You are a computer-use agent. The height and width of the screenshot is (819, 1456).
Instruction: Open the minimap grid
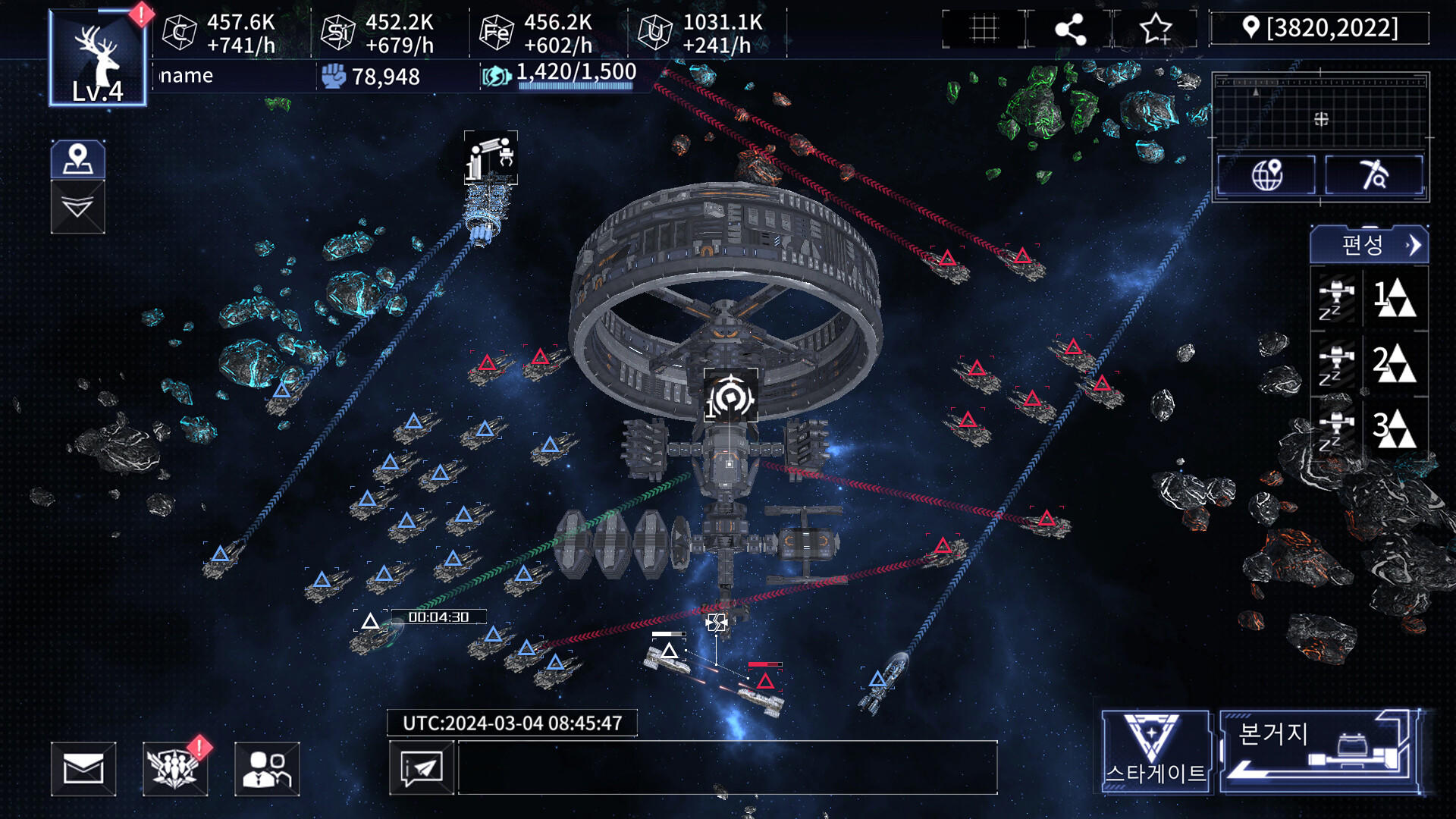click(x=1320, y=111)
